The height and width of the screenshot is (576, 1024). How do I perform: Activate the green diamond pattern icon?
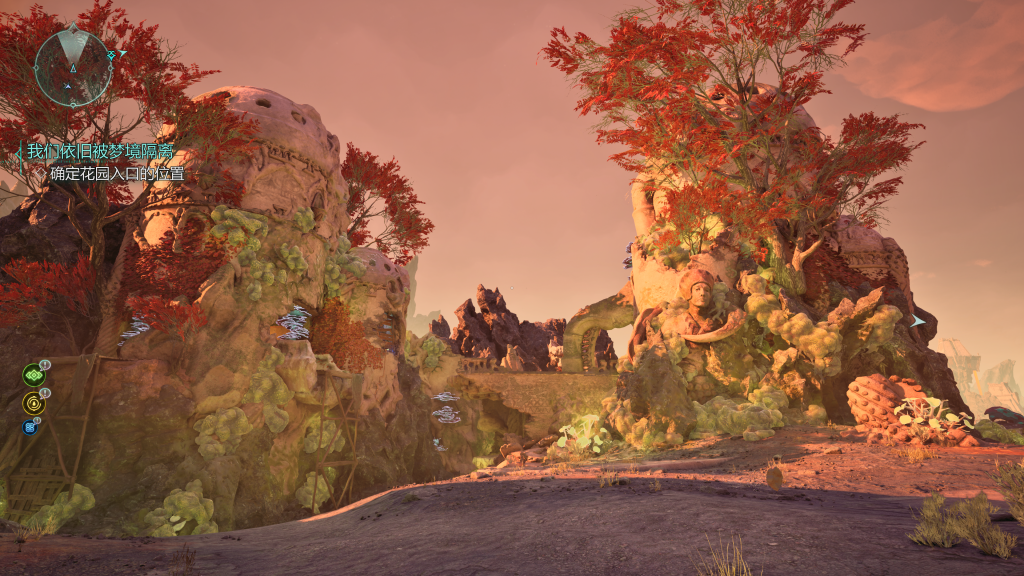33,375
